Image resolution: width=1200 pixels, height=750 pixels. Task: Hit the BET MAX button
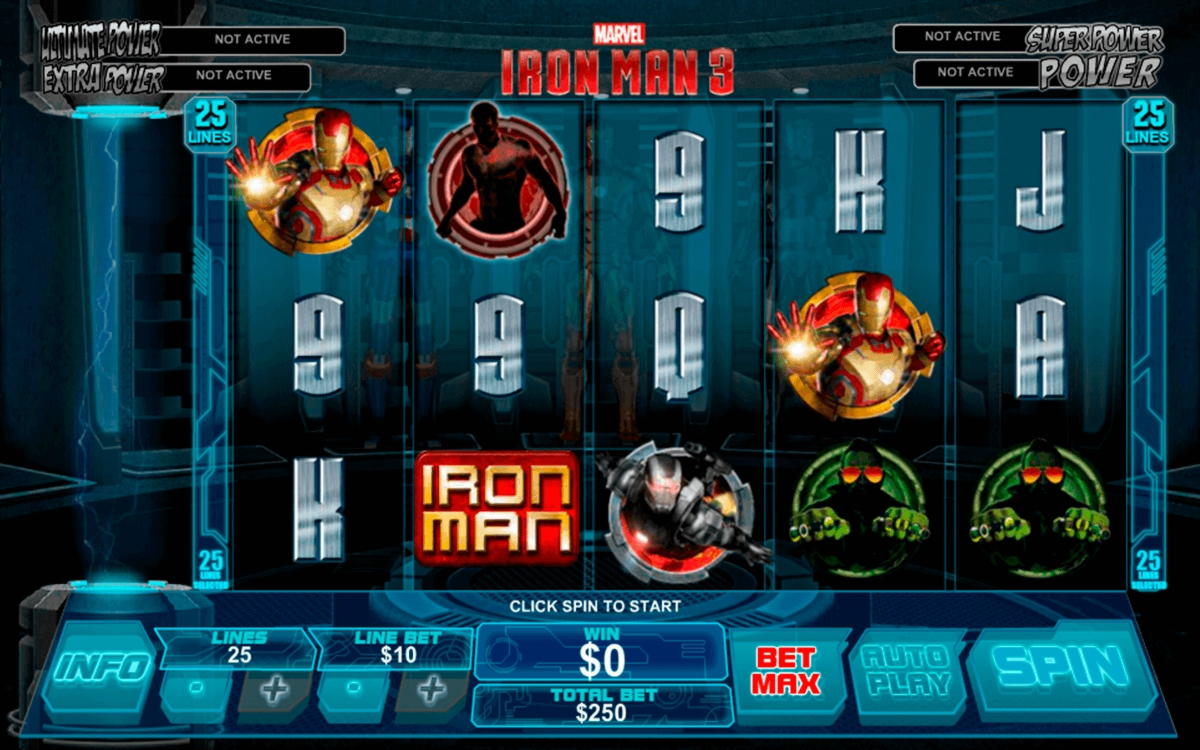click(786, 671)
